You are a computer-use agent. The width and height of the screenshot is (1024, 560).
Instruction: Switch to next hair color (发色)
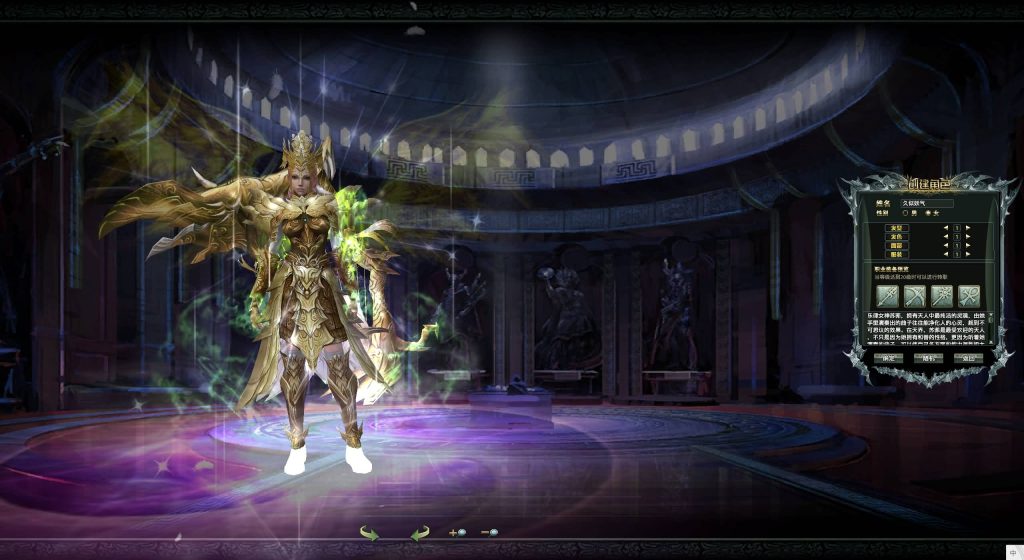point(968,236)
